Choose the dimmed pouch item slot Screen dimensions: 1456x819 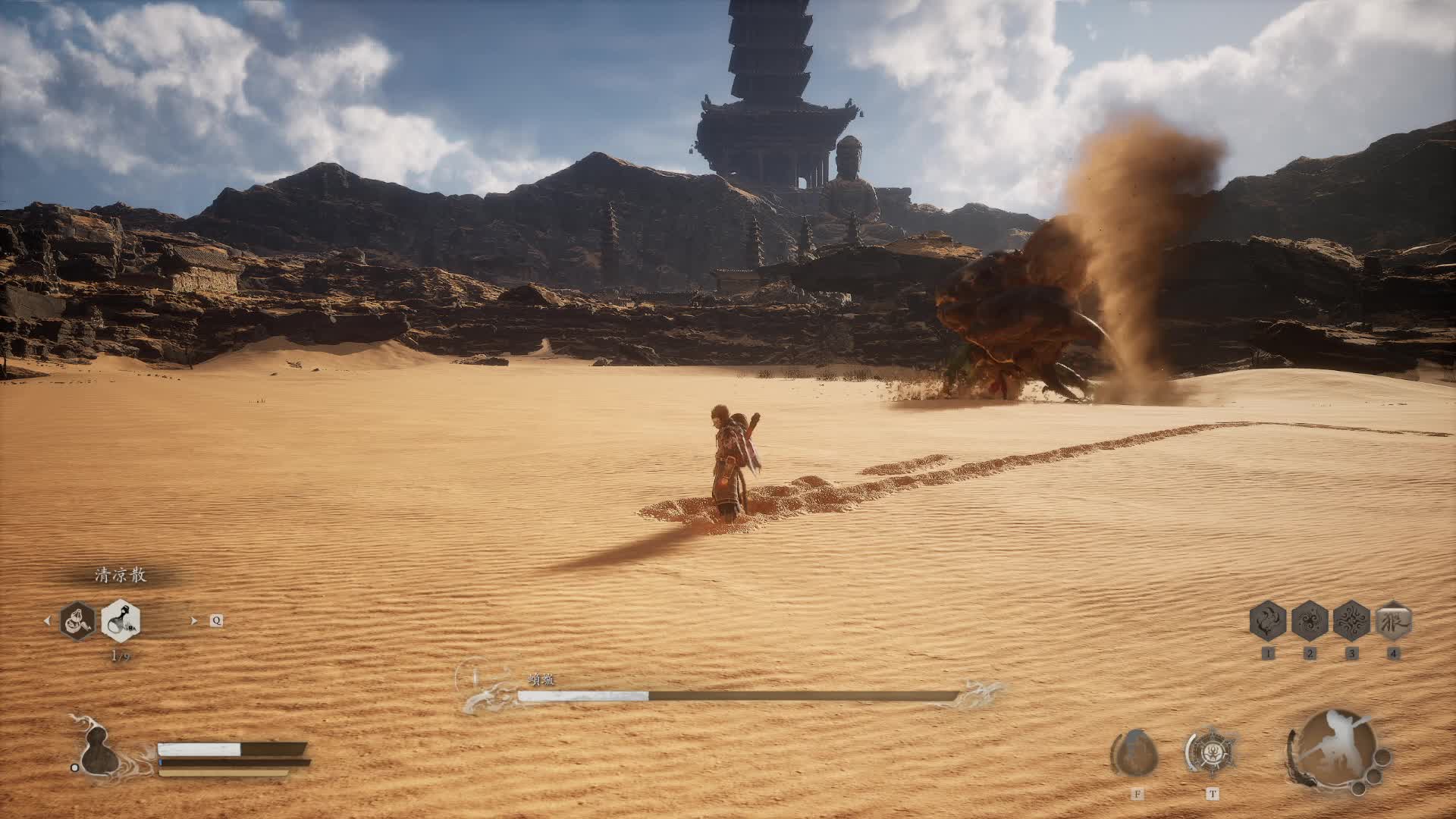click(78, 620)
